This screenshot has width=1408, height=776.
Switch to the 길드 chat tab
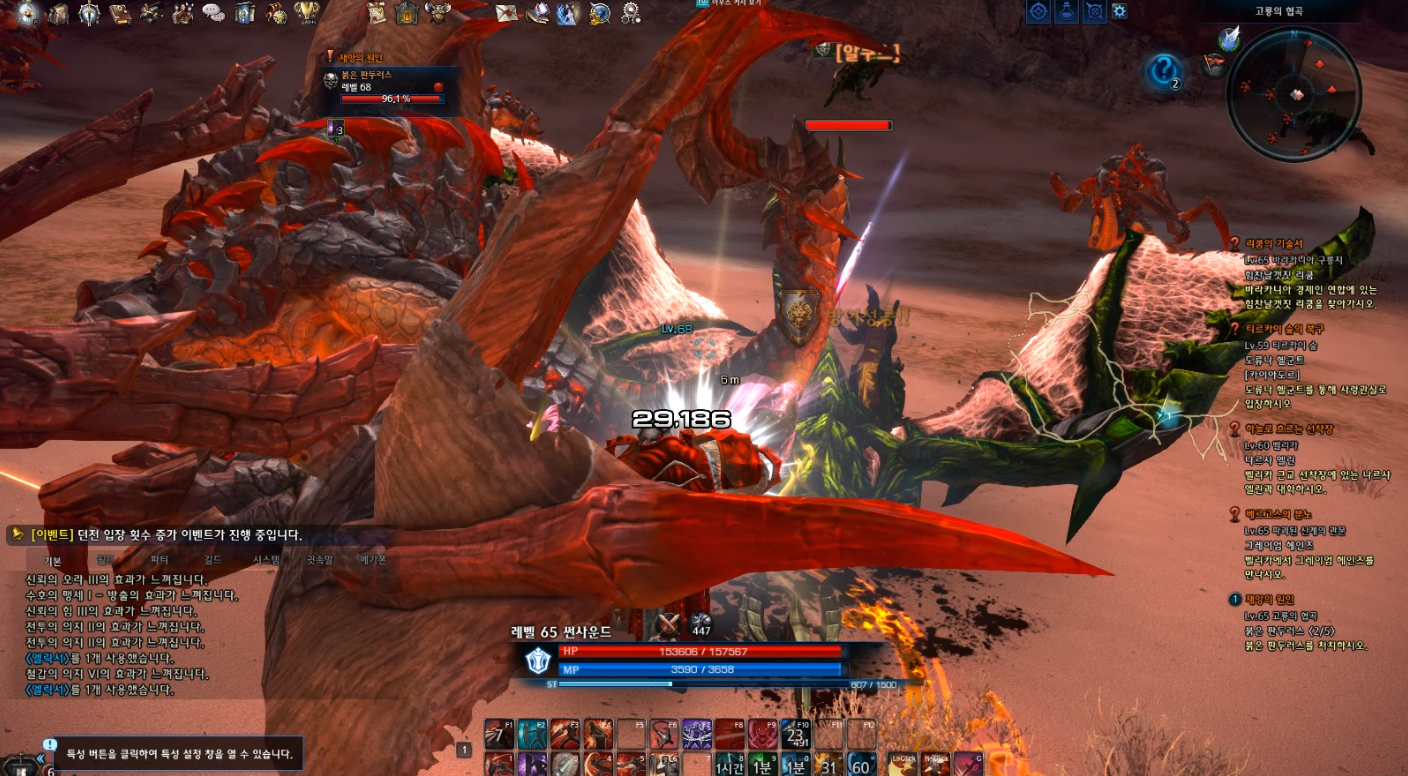[212, 560]
